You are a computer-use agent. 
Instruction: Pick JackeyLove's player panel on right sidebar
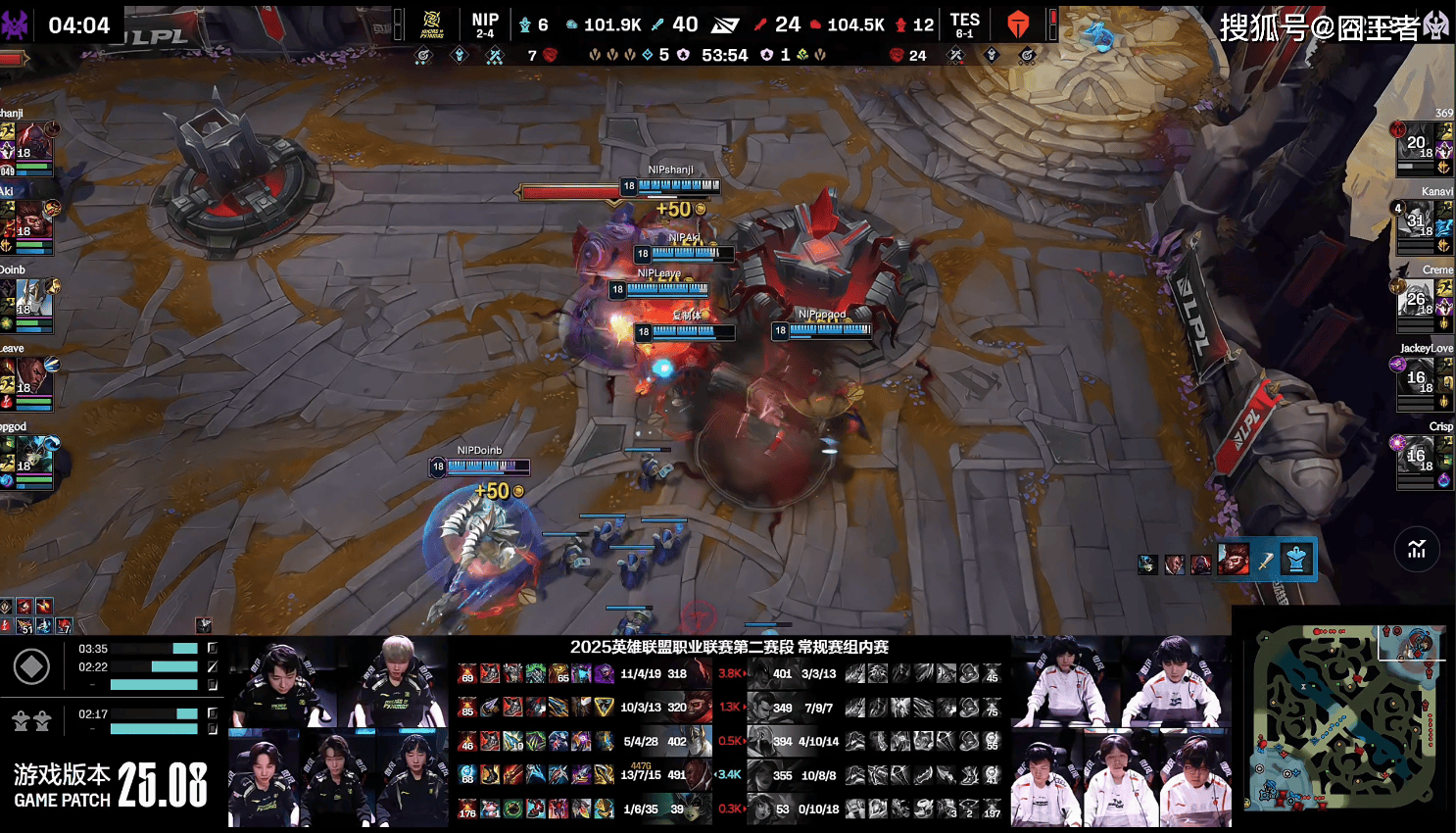coord(1424,380)
